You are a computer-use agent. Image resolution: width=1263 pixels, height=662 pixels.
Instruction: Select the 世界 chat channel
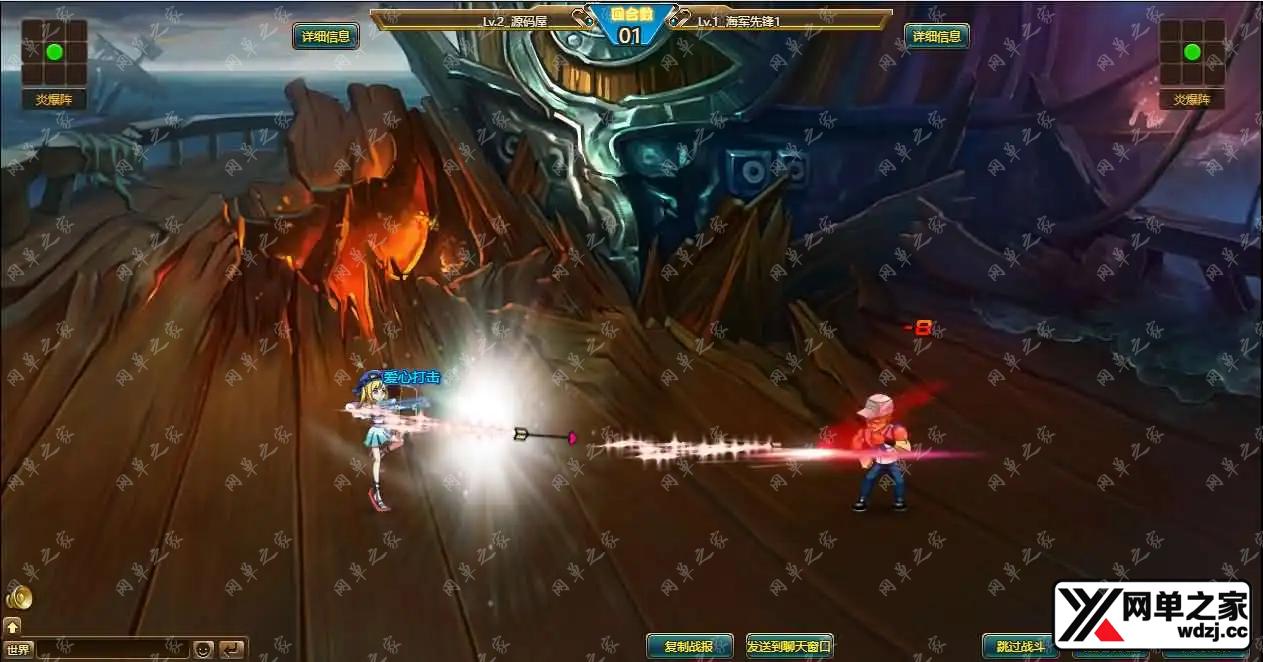pos(18,649)
